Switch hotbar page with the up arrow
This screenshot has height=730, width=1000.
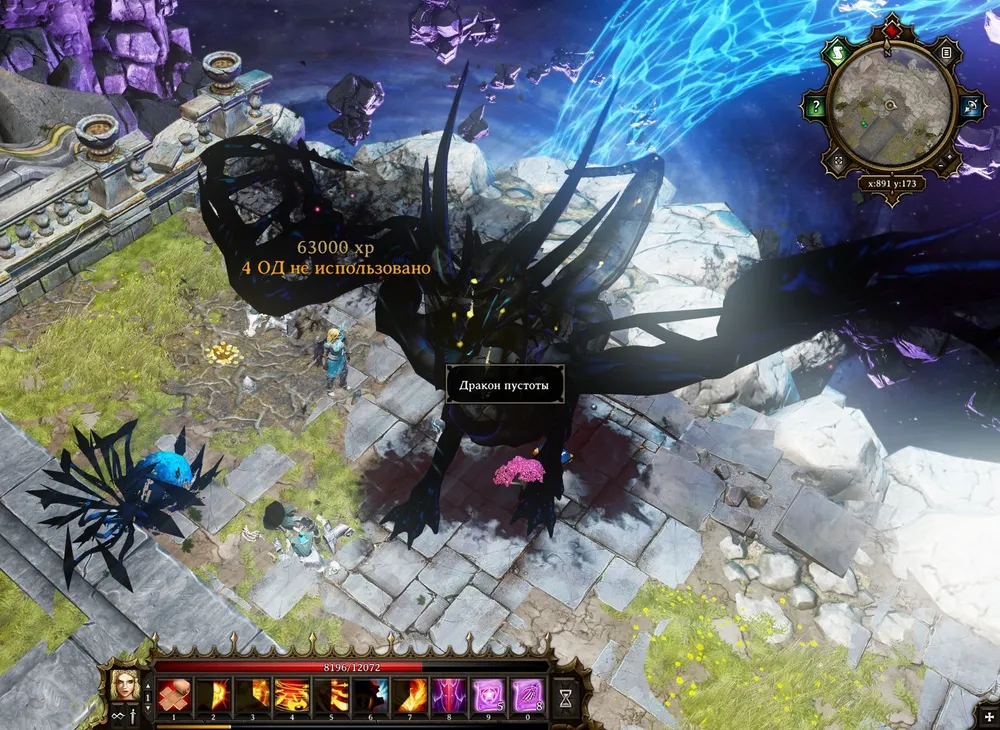149,685
